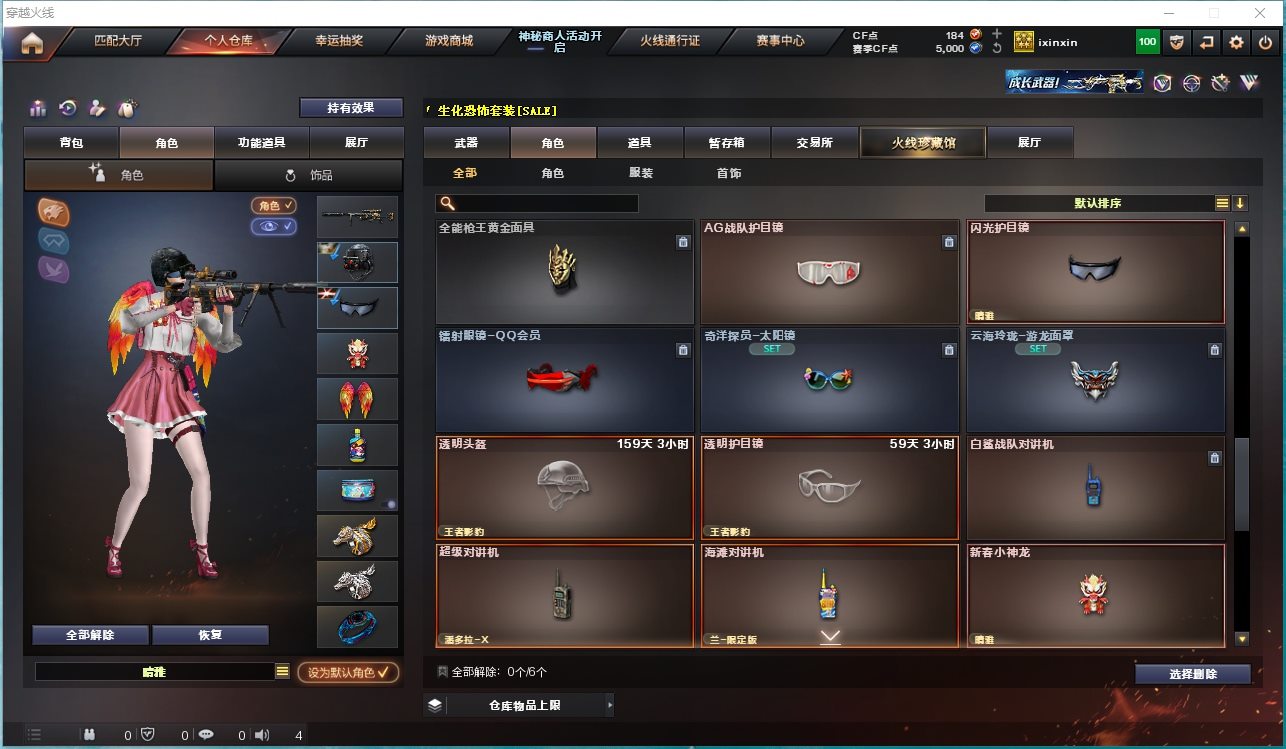Open the 幸运抽奖 lucky draw page
This screenshot has height=749, width=1286.
point(339,42)
